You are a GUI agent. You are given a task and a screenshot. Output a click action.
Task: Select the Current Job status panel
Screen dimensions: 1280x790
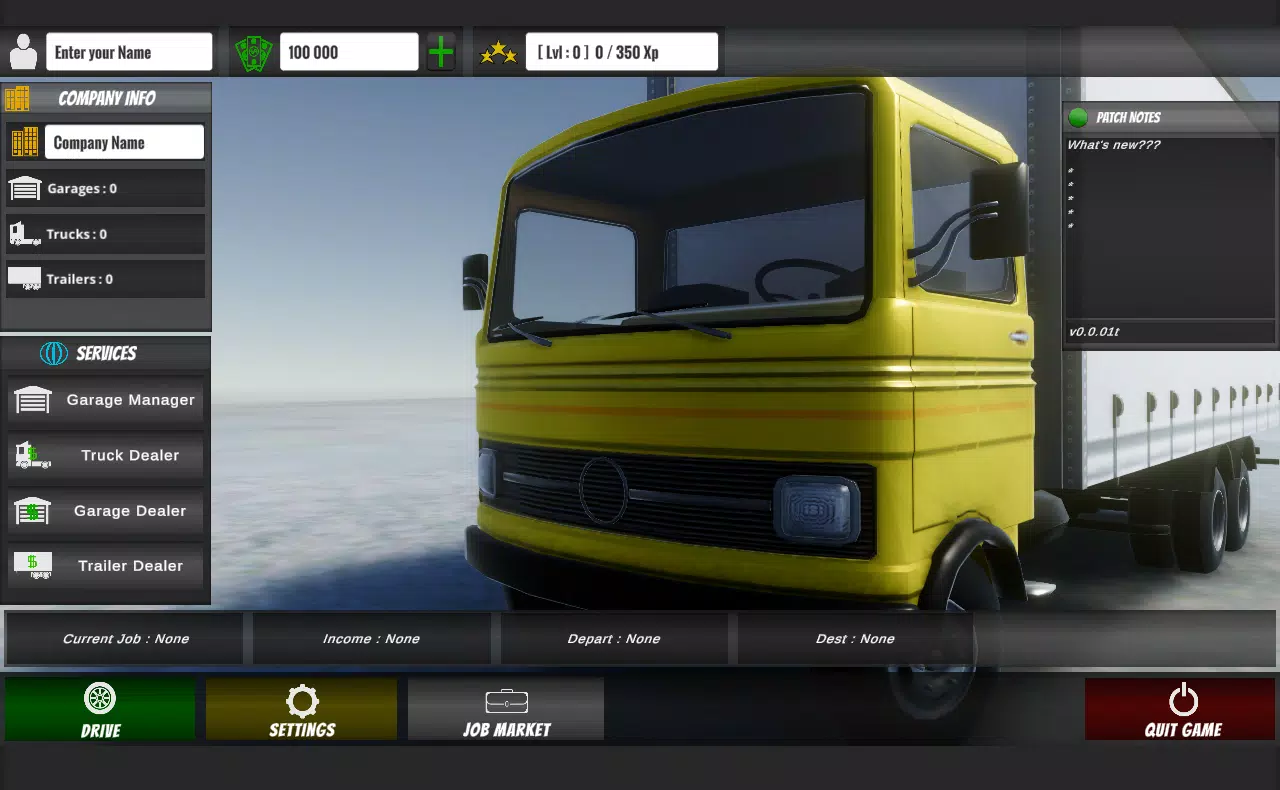pos(122,638)
